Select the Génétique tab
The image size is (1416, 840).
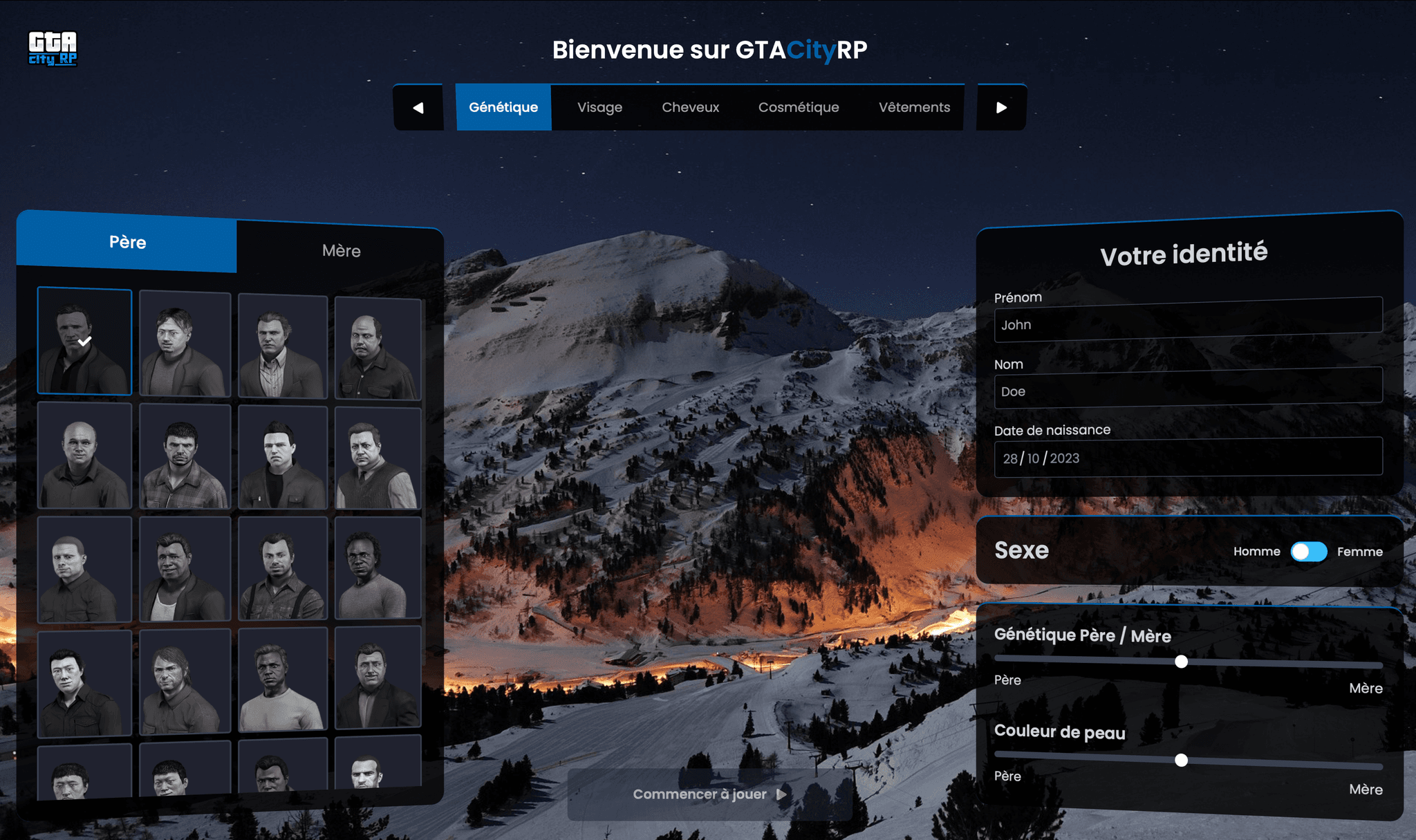[503, 107]
